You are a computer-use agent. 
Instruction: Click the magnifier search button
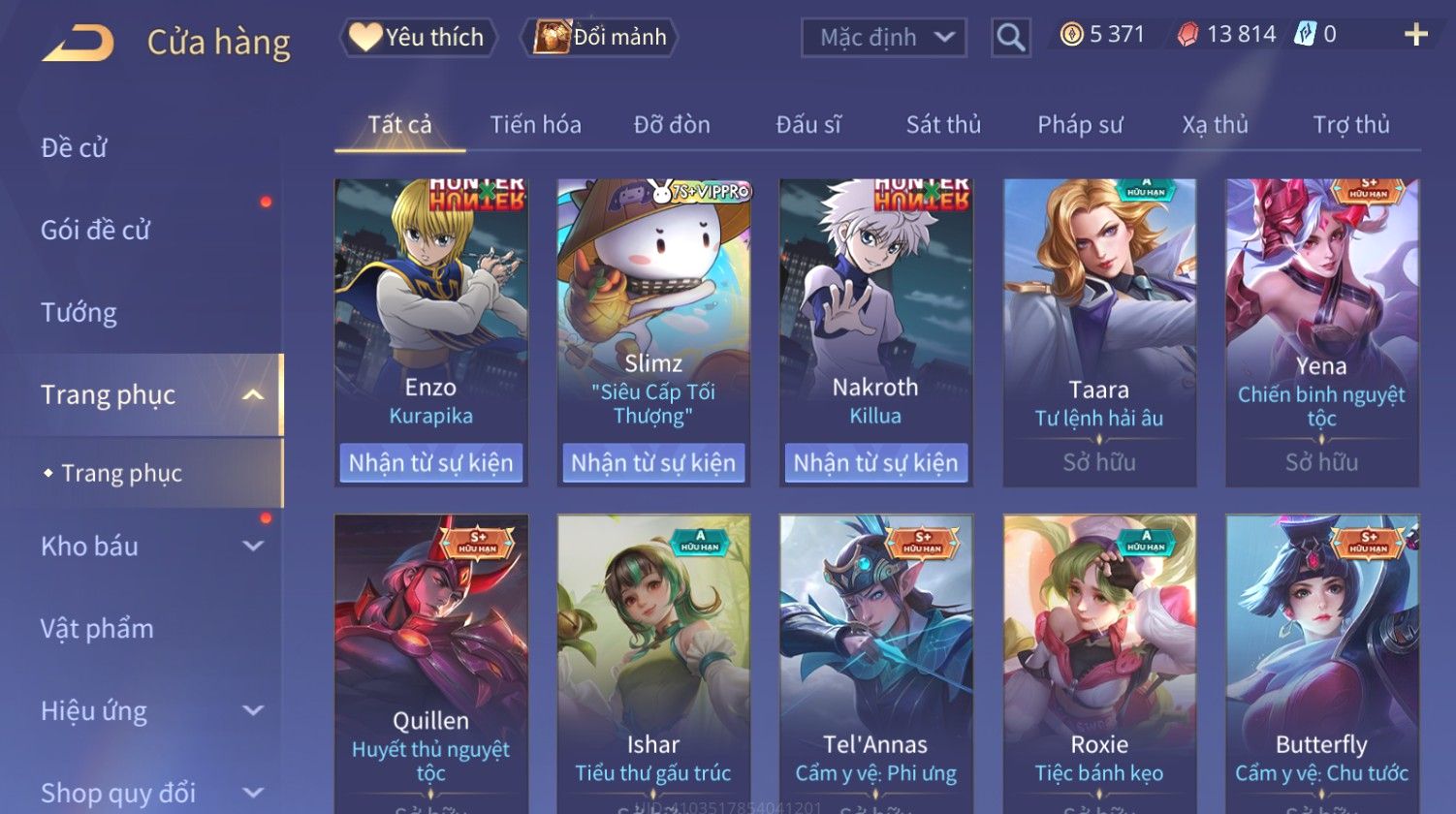pos(1010,38)
